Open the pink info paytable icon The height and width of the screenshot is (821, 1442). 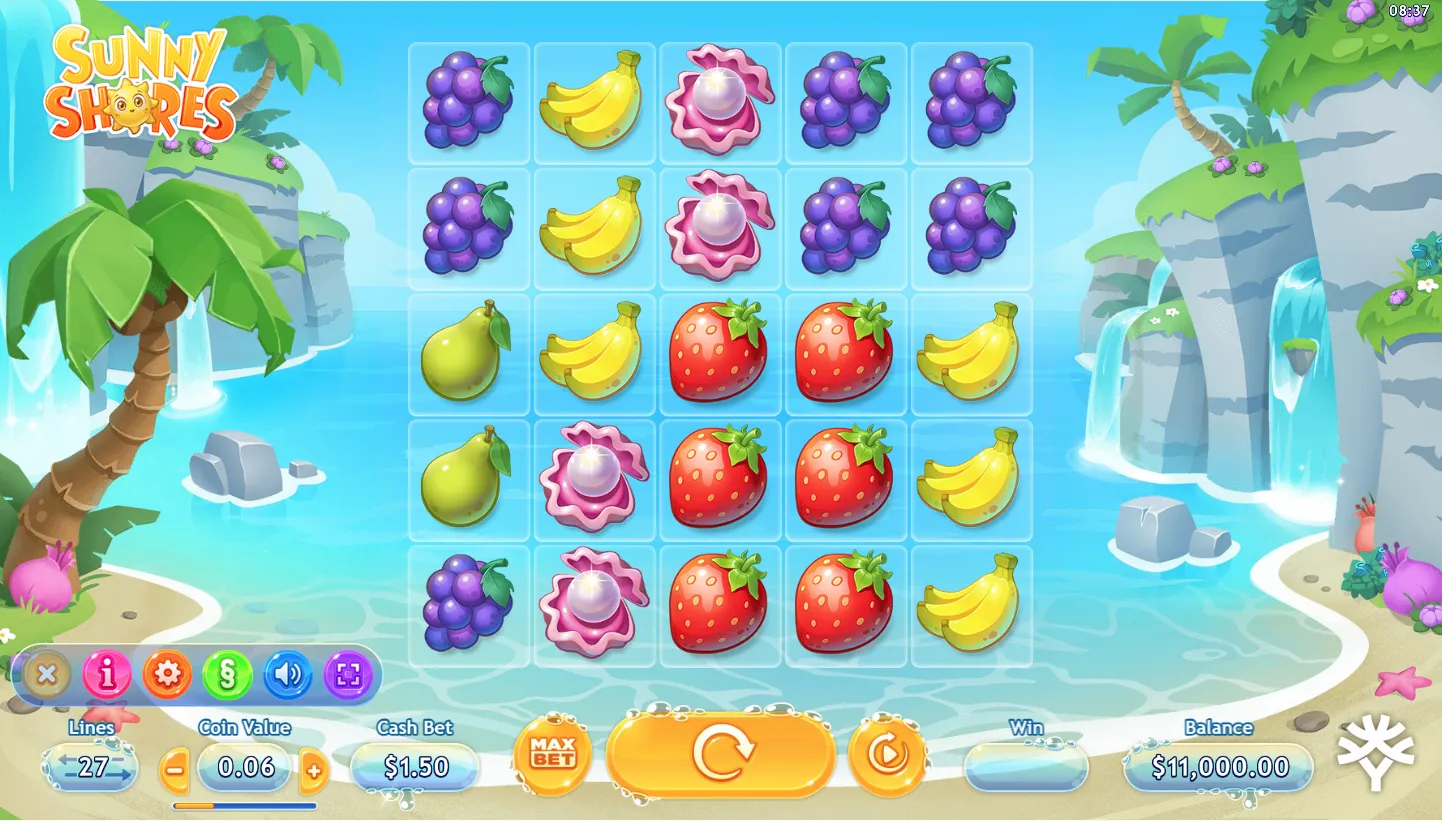click(107, 675)
